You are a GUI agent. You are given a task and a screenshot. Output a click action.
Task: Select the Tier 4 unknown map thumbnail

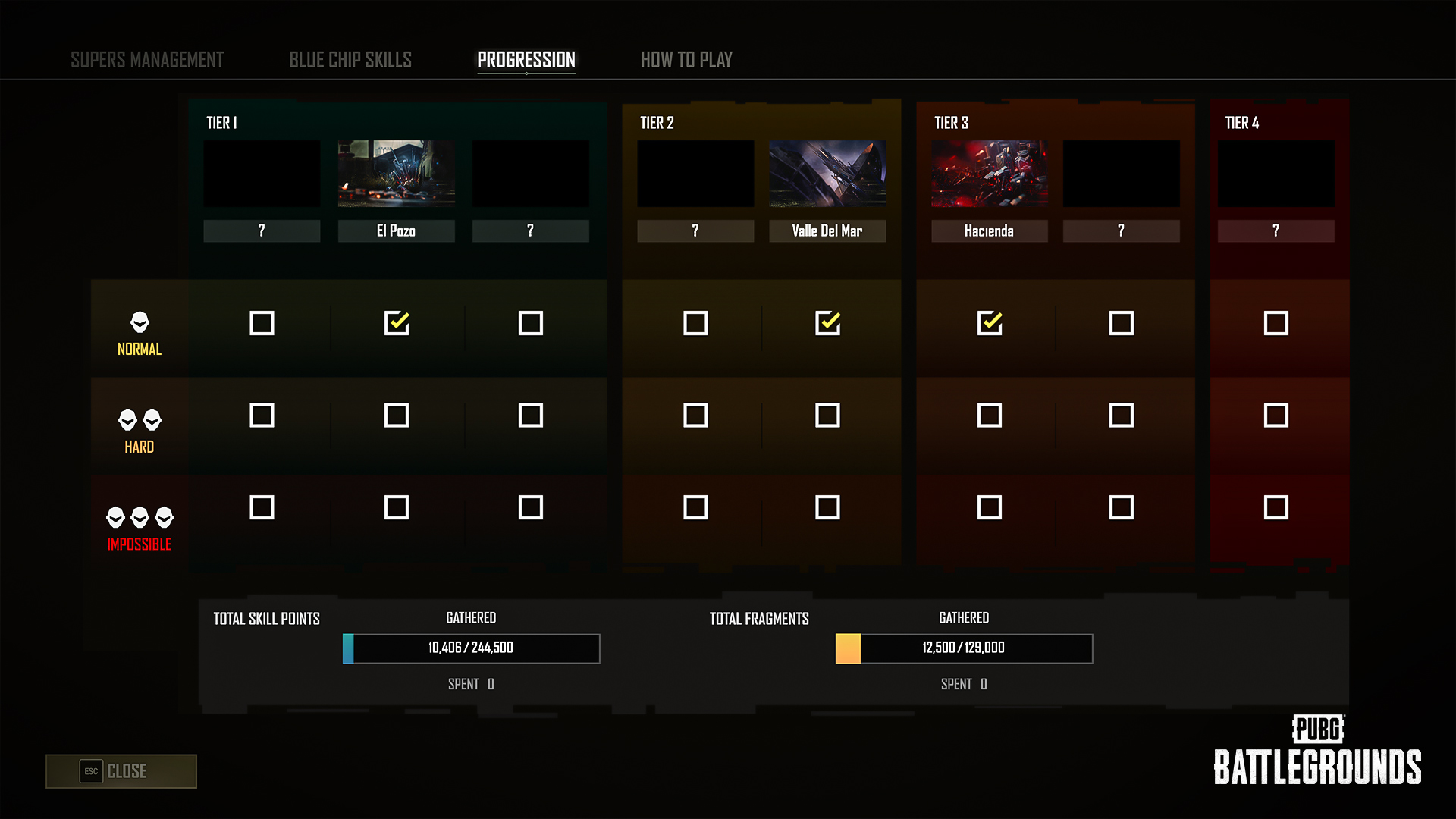pyautogui.click(x=1276, y=174)
